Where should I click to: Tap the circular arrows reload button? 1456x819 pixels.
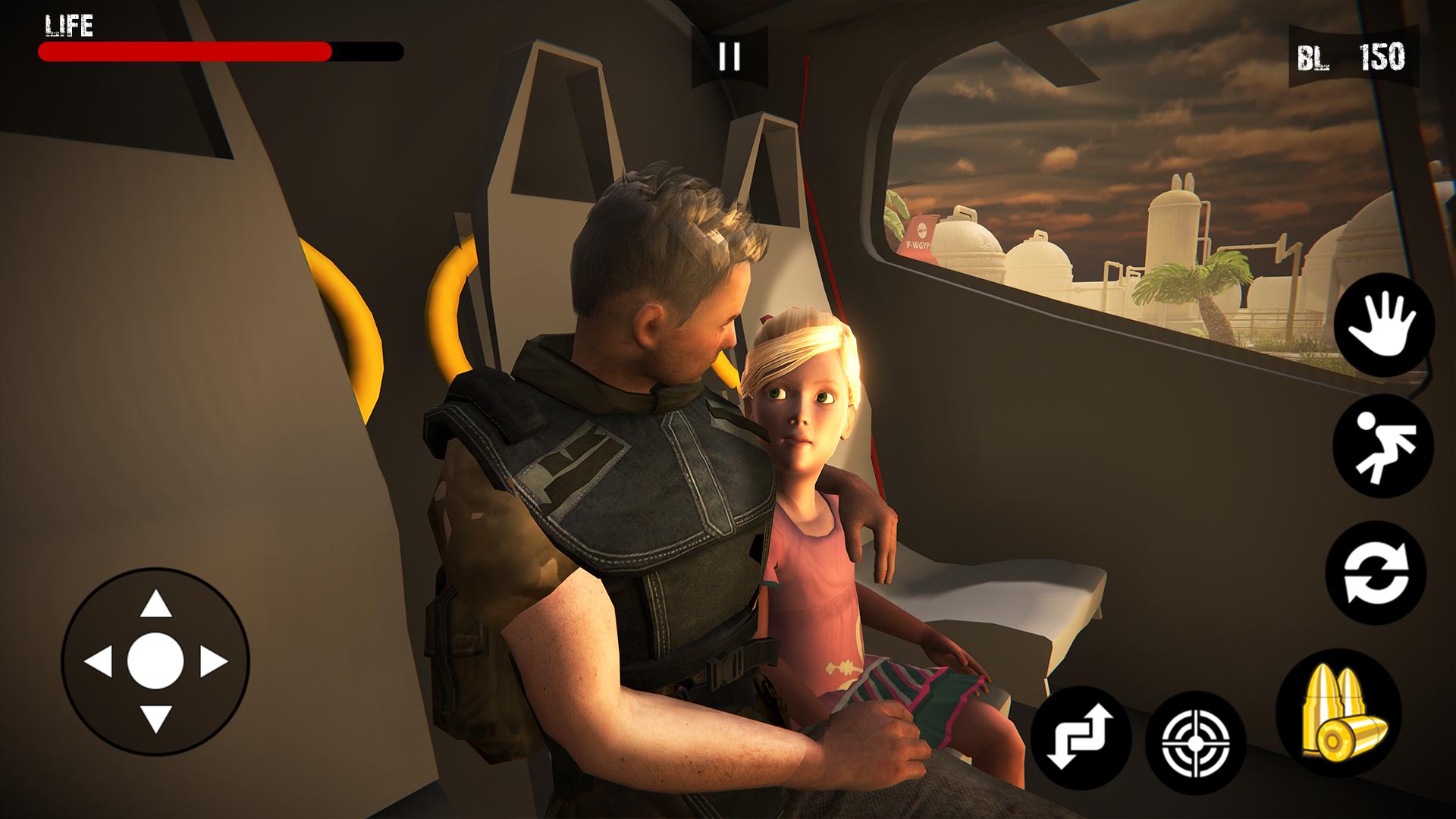(x=1376, y=573)
